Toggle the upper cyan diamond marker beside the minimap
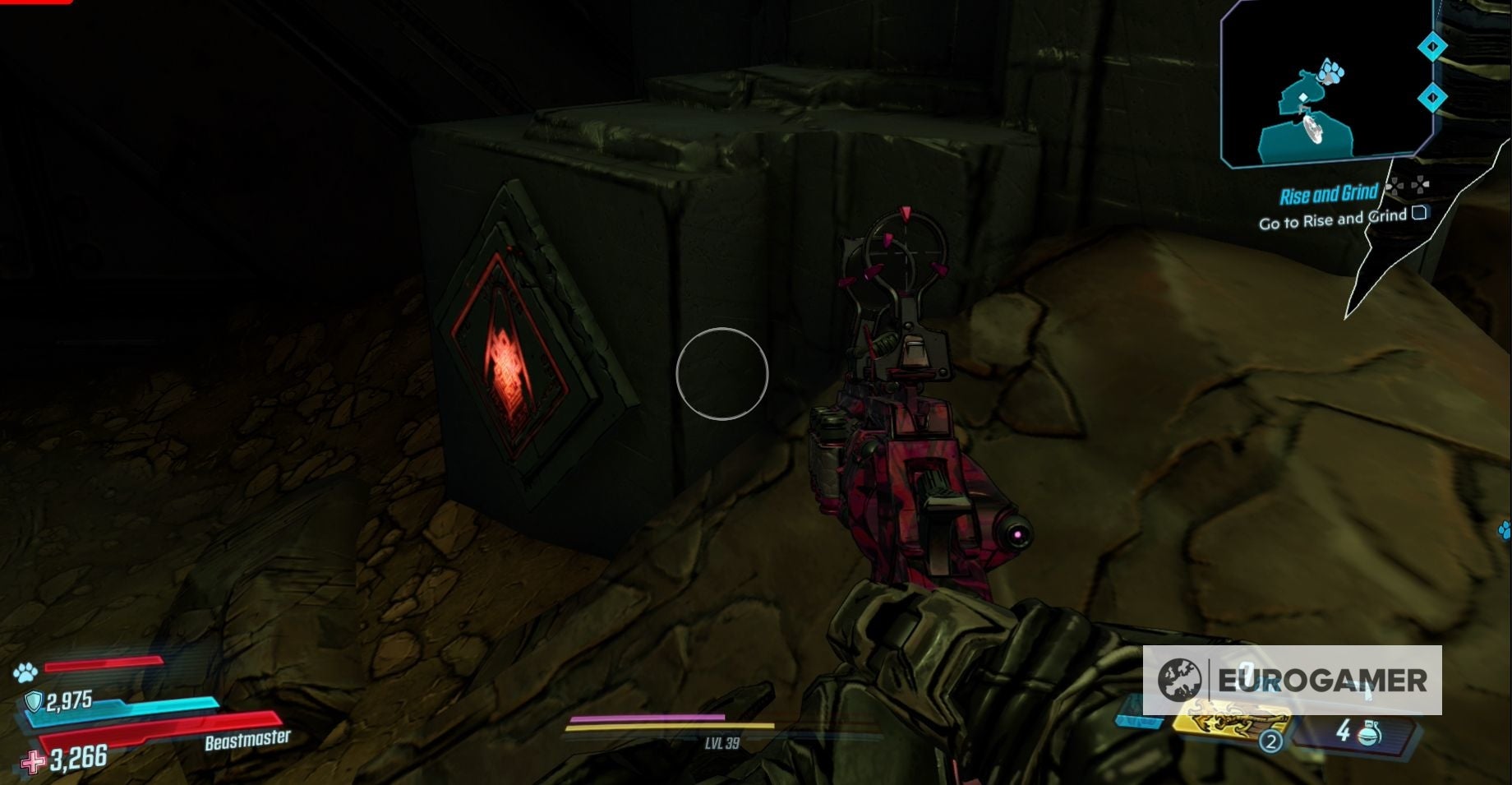Screen dimensions: 1512x785 click(x=1431, y=48)
